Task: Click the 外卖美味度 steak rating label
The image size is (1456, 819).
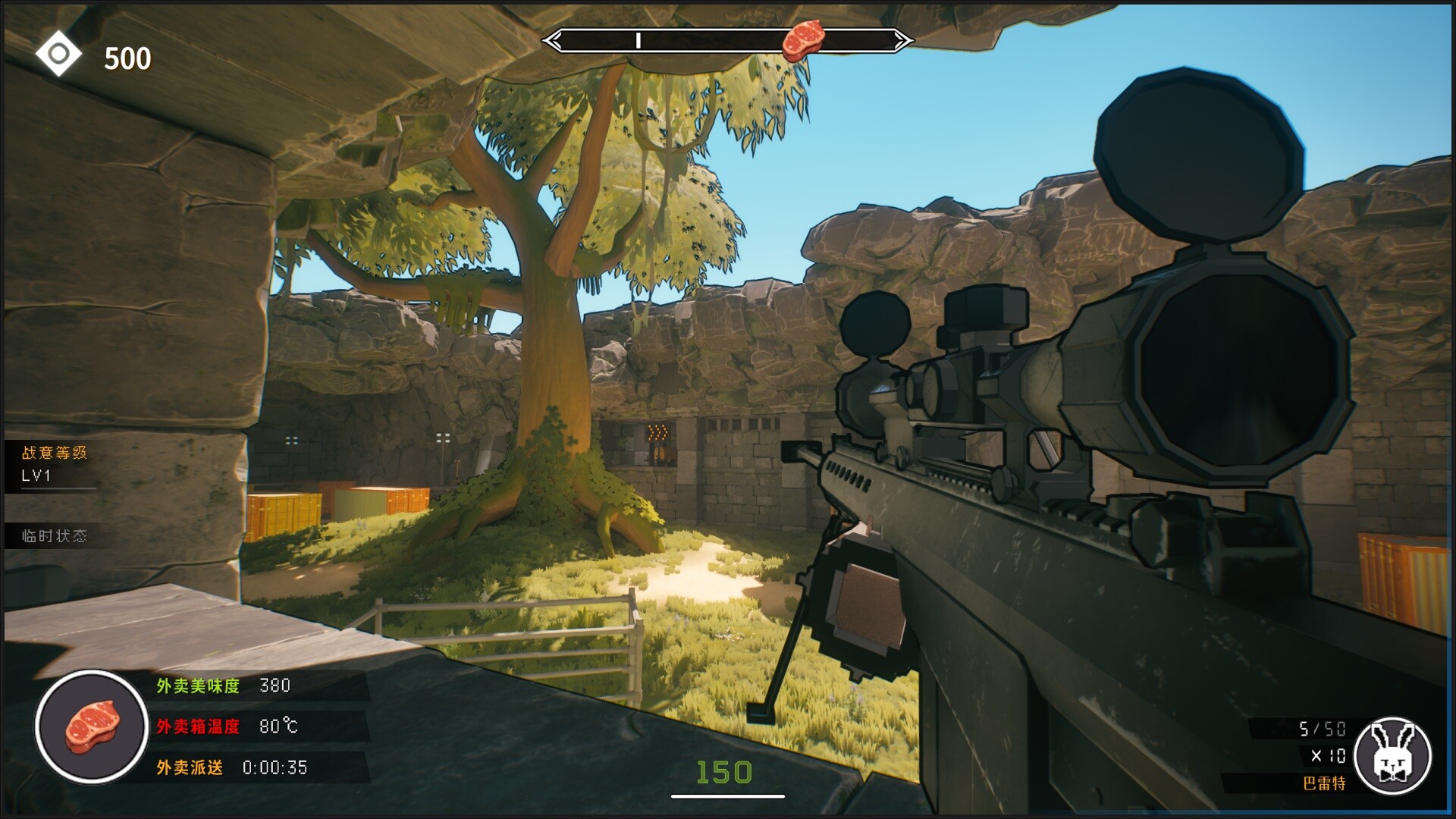Action: (196, 685)
